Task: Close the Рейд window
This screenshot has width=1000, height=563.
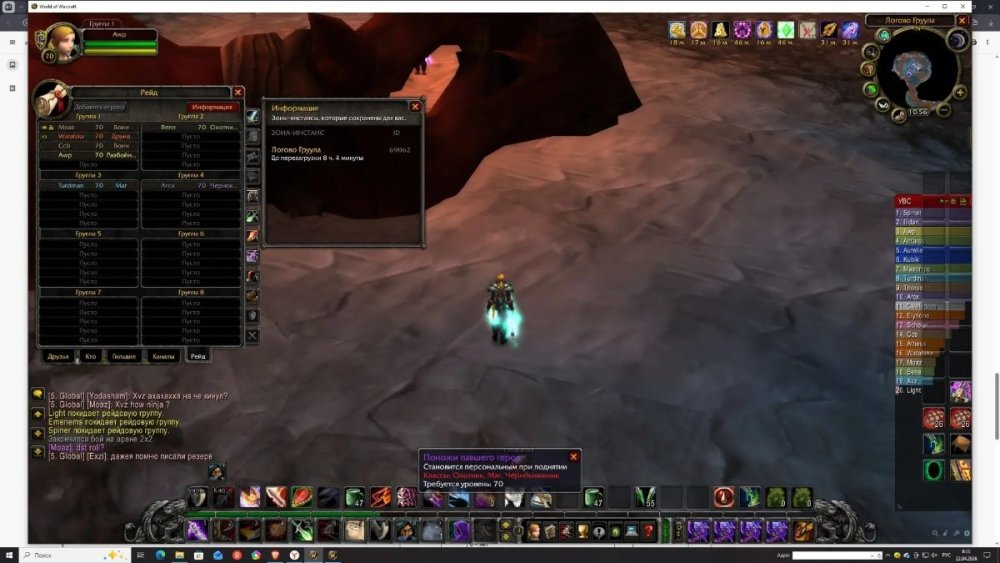Action: pos(238,92)
